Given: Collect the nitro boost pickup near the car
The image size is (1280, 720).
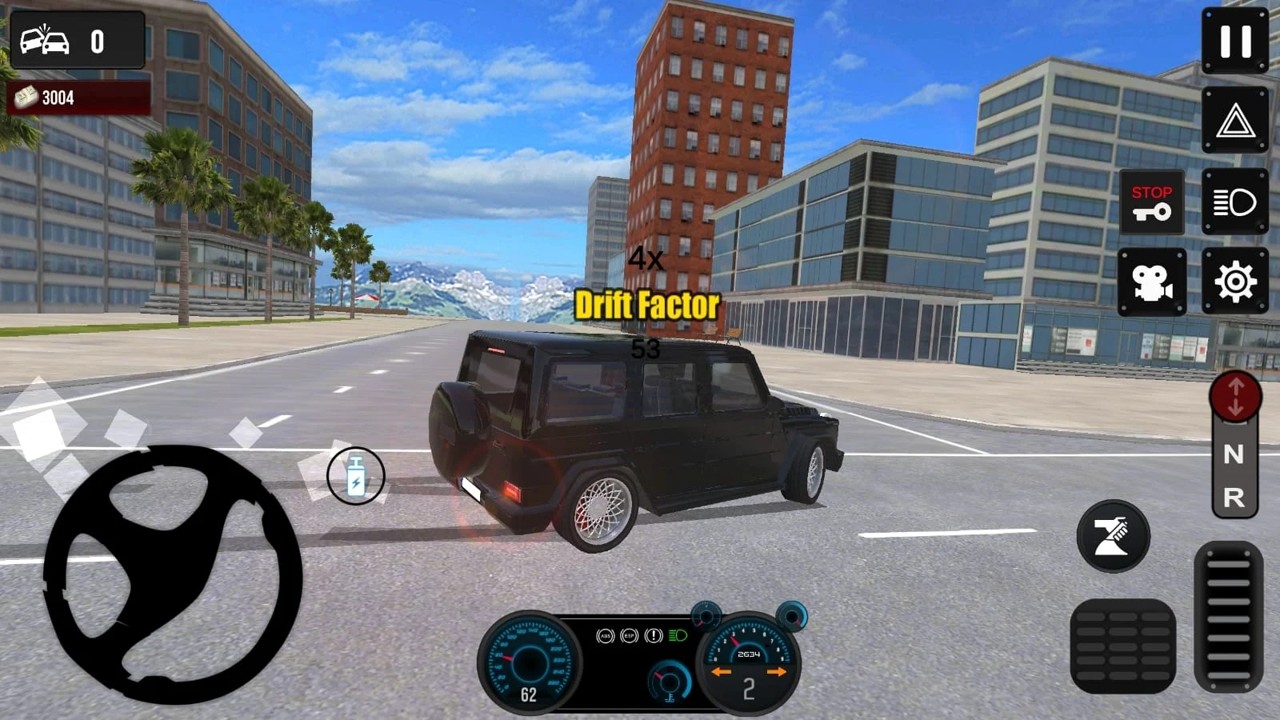Looking at the screenshot, I should [x=356, y=476].
